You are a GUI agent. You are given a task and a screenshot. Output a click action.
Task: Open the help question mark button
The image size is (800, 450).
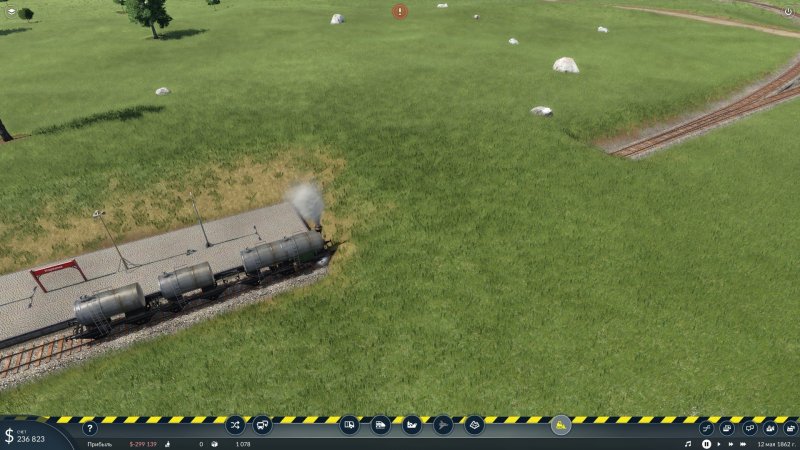[90, 429]
